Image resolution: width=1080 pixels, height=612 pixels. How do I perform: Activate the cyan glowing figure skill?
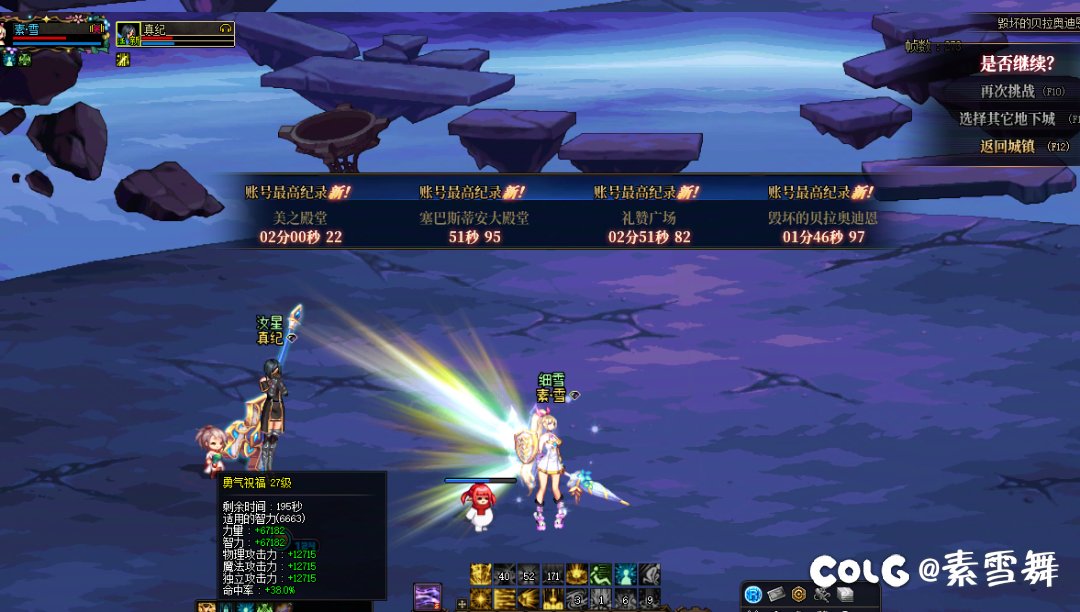[625, 574]
